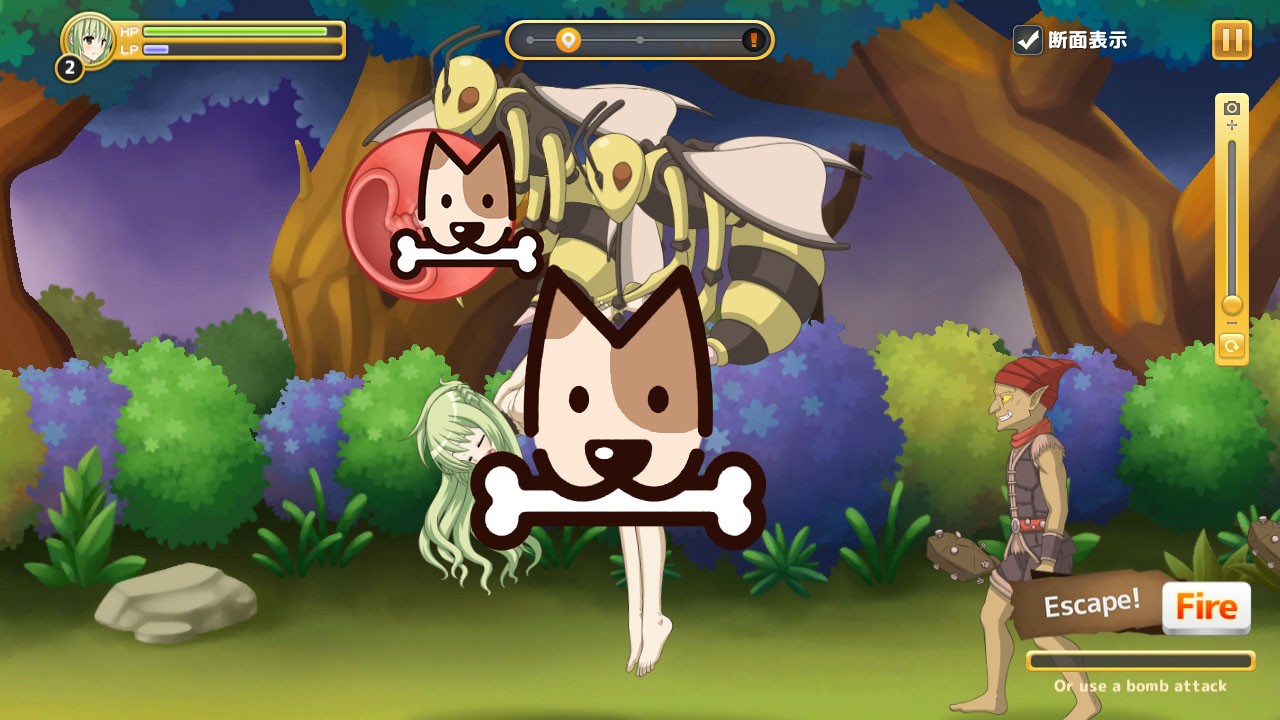Click the Fire button

point(1206,607)
